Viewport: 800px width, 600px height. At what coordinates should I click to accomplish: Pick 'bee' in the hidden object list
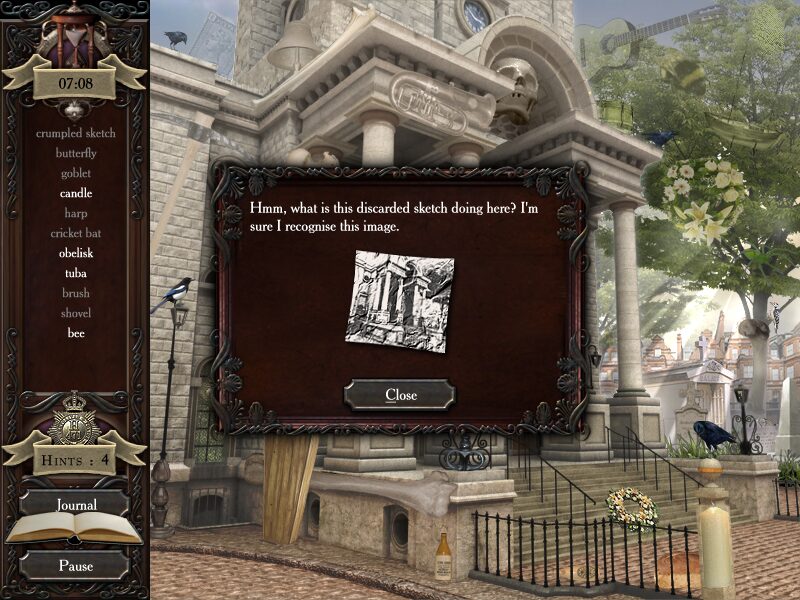tap(76, 333)
